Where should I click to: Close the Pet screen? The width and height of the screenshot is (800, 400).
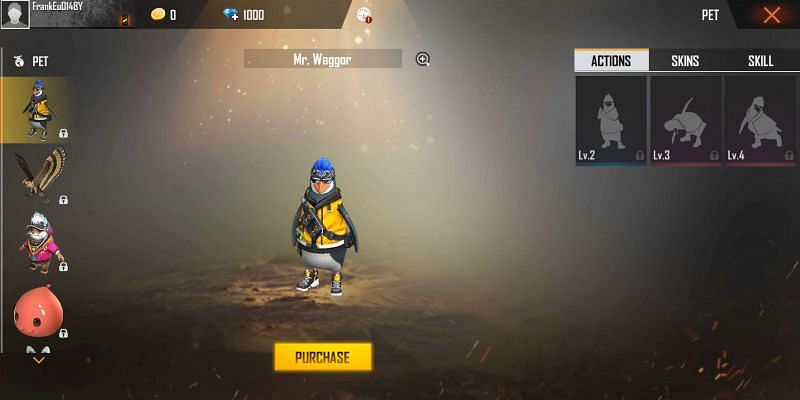[771, 15]
